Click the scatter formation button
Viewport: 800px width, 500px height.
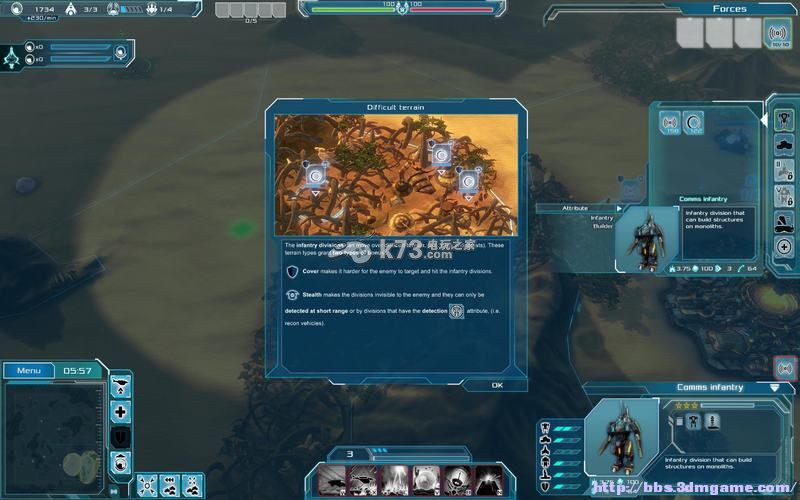click(146, 484)
